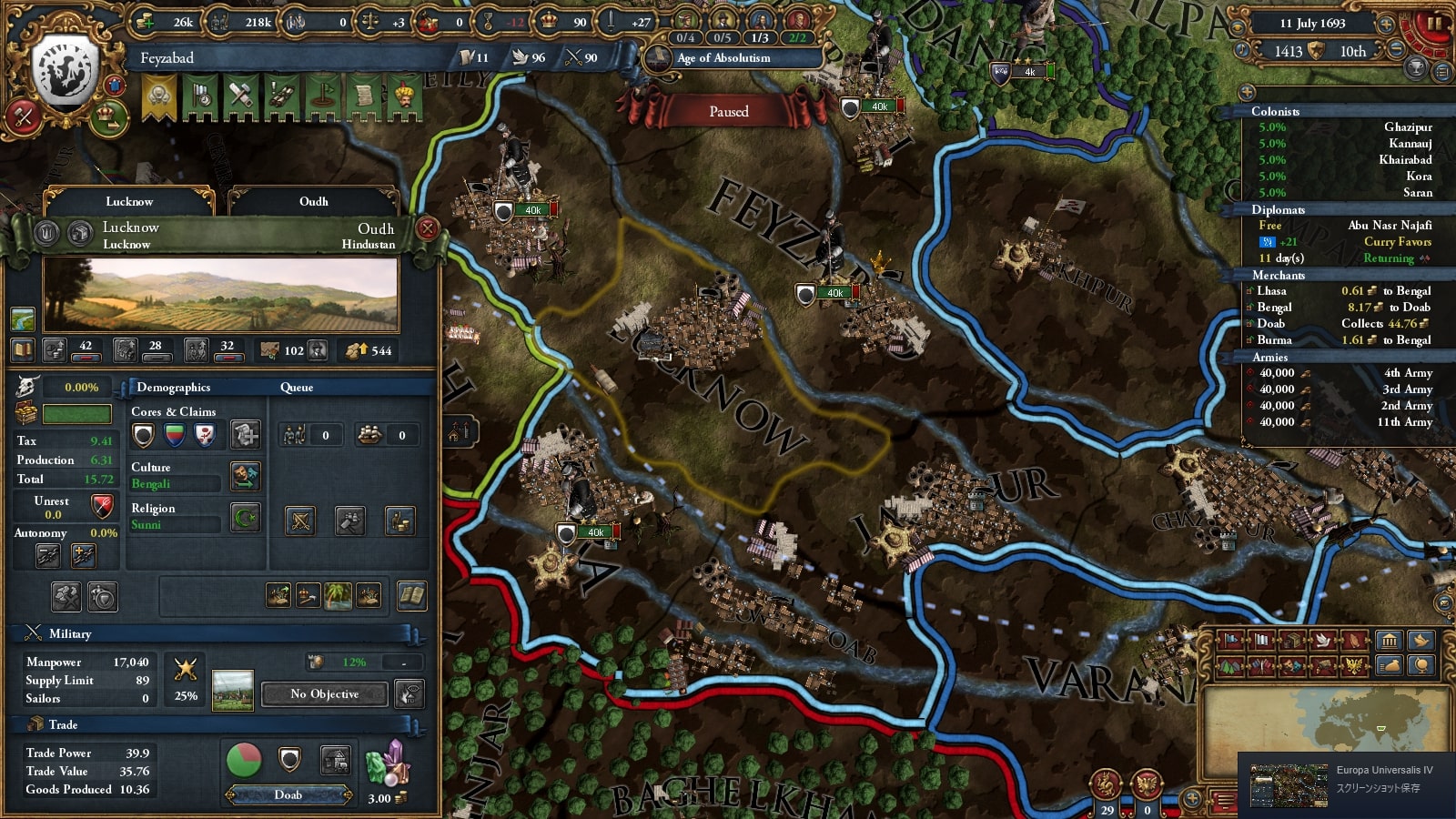Select 4th Army in the outliner
The image size is (1456, 819).
point(1407,373)
